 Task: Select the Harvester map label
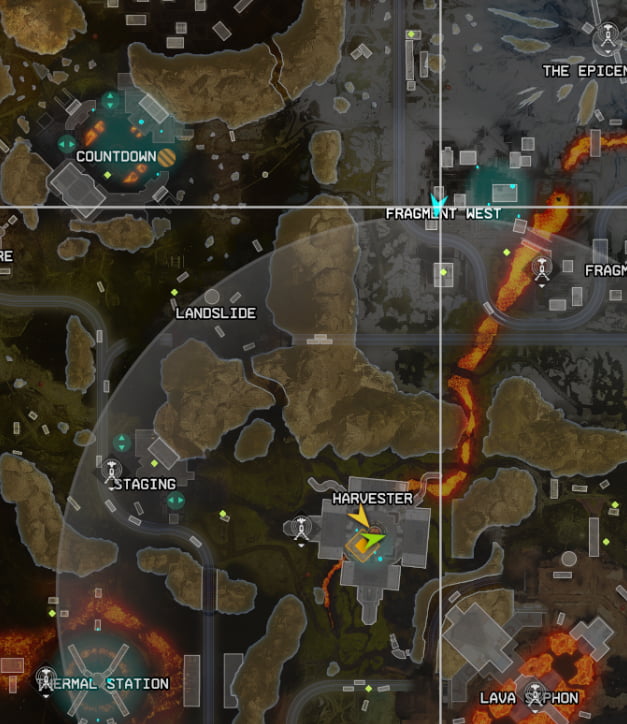coord(372,498)
